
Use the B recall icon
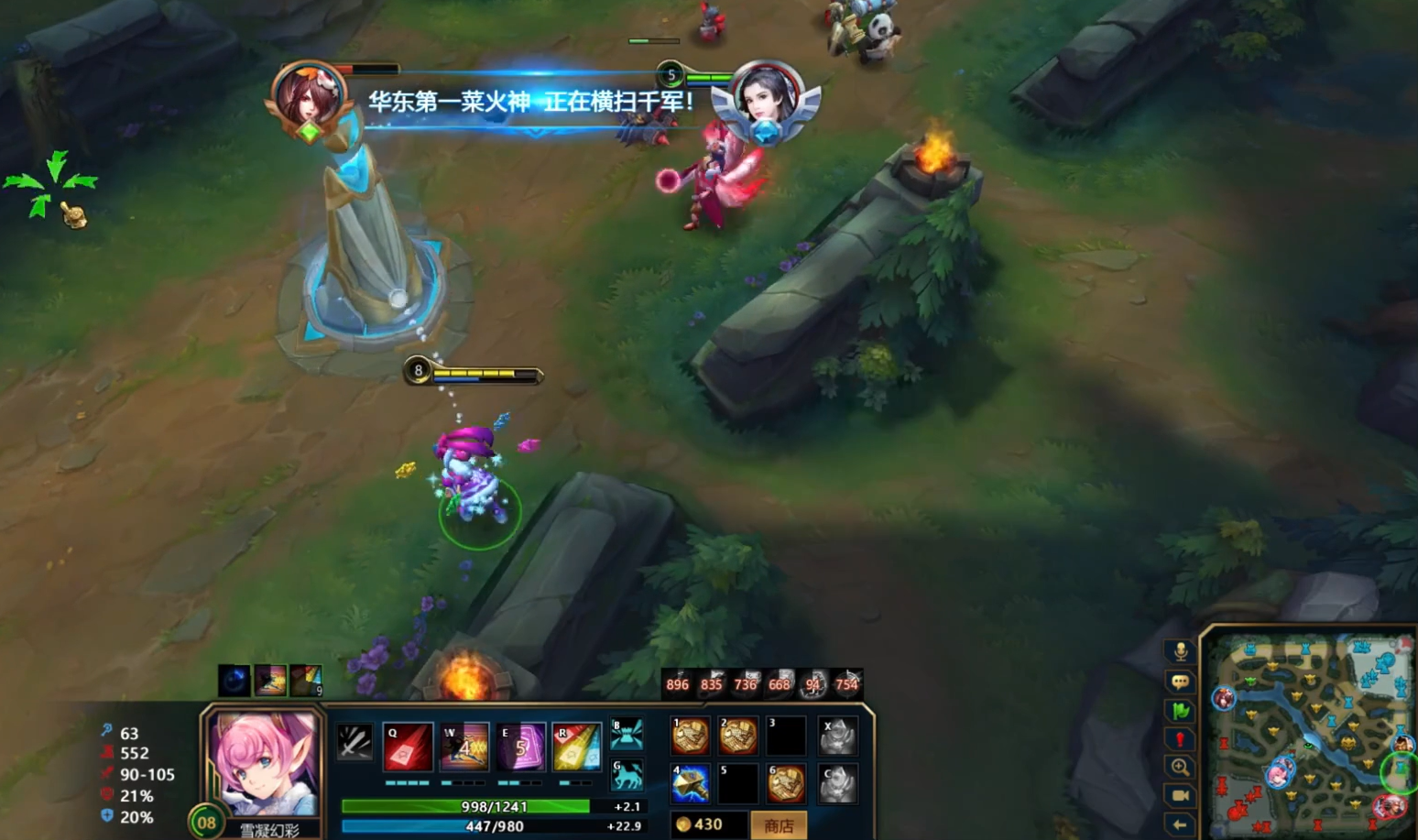coord(627,735)
